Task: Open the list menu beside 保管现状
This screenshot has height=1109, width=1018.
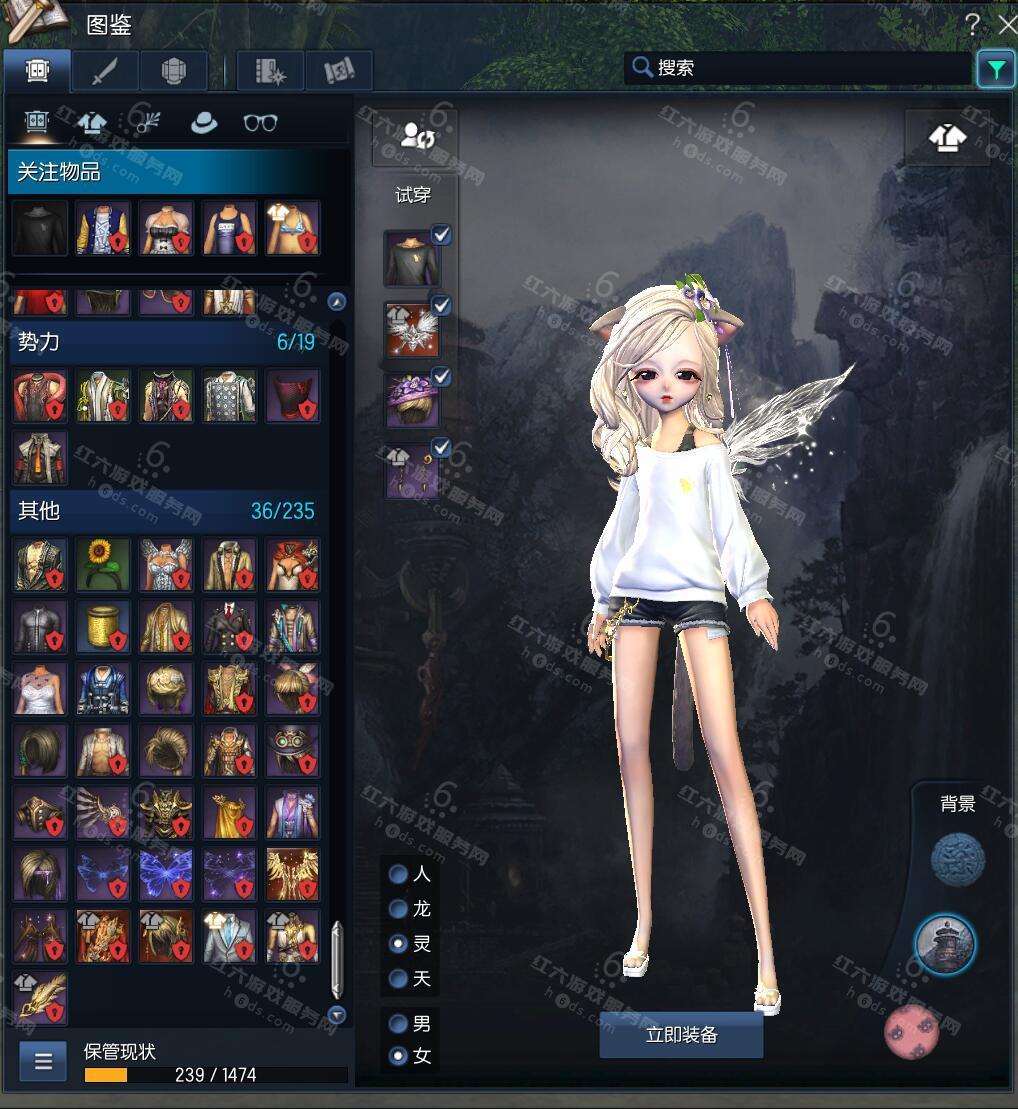Action: (x=43, y=1061)
